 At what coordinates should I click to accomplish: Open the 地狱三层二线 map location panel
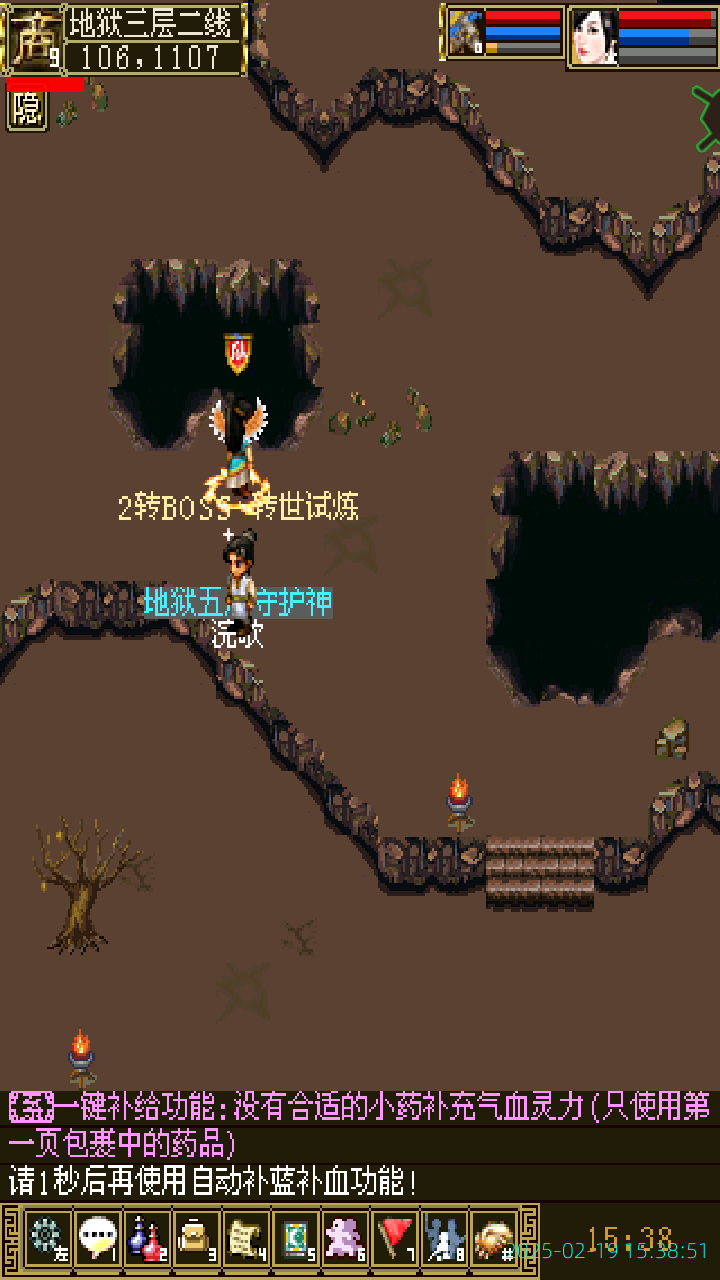coord(157,23)
